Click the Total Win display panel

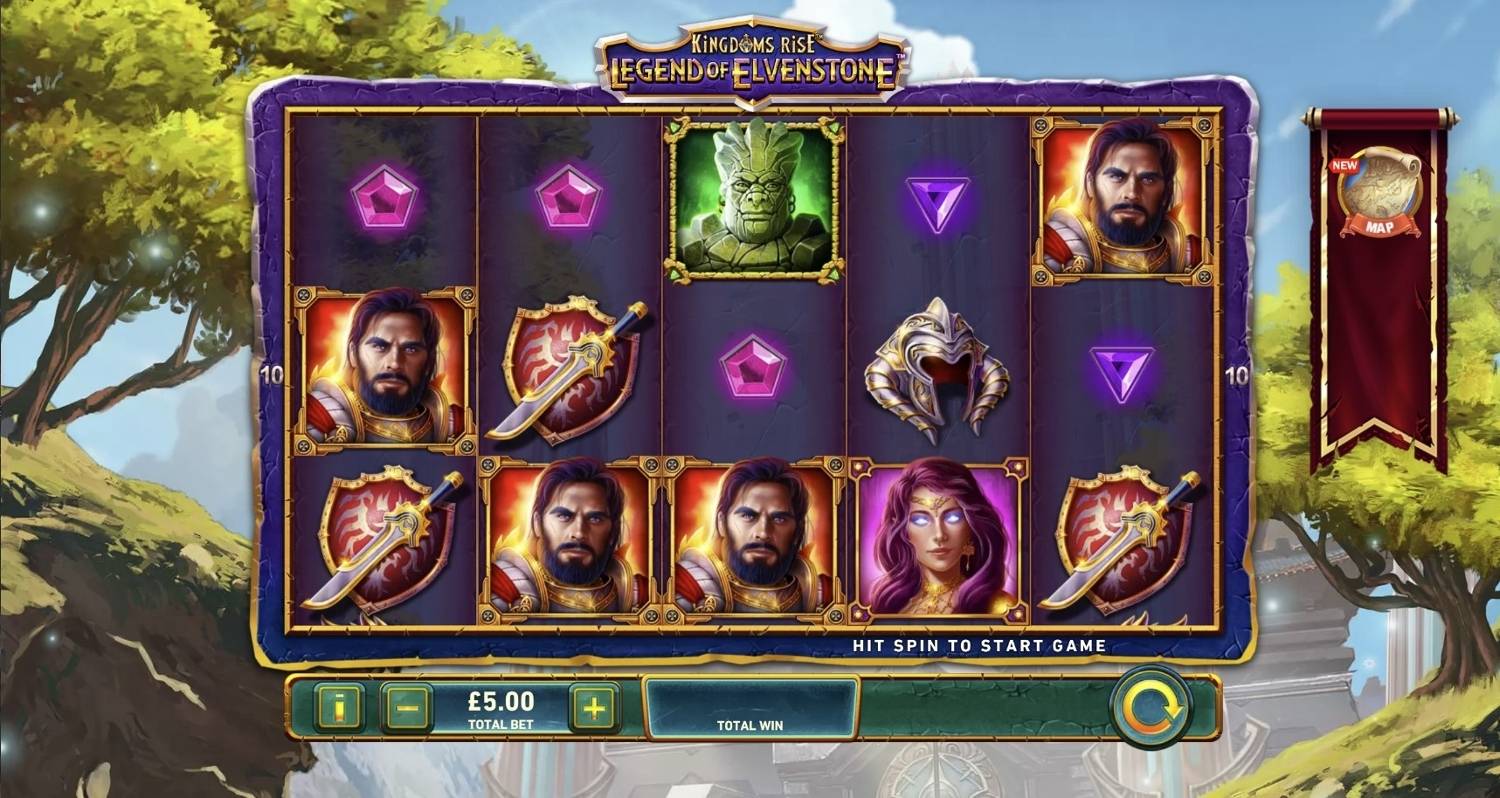click(x=751, y=710)
